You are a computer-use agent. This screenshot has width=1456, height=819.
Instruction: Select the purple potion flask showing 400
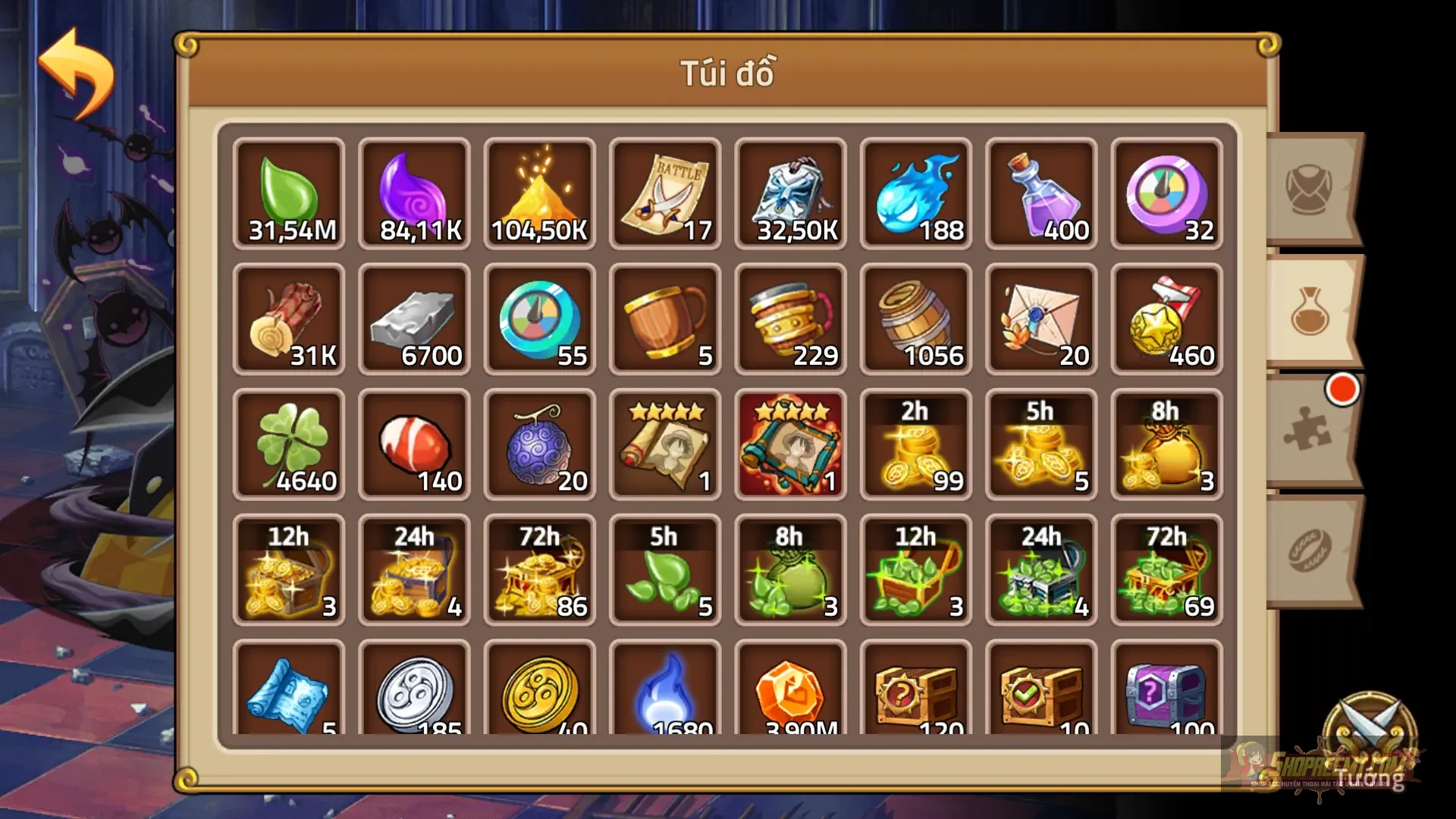click(x=1040, y=193)
